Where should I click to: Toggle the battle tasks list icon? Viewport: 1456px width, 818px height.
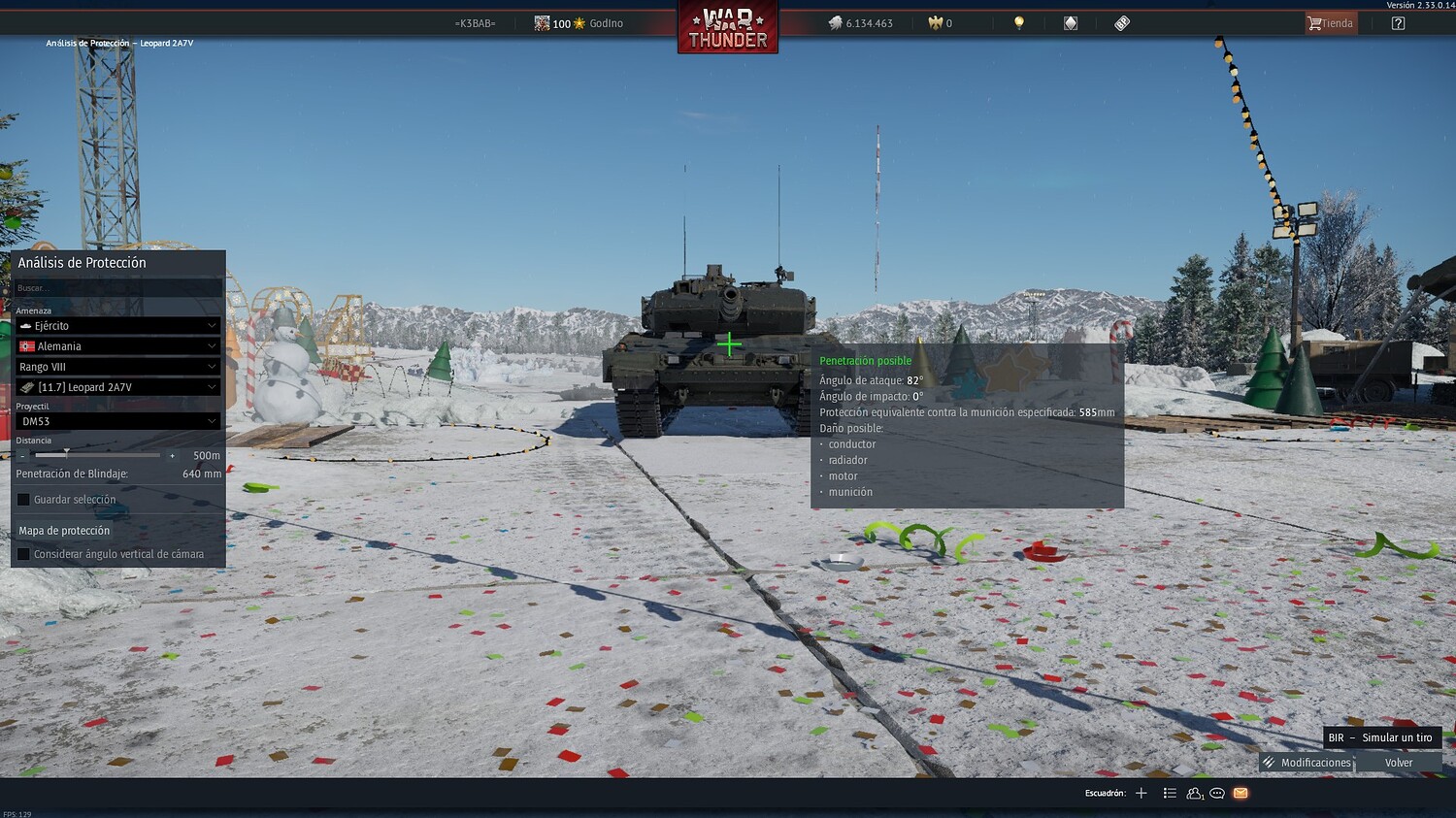1170,793
